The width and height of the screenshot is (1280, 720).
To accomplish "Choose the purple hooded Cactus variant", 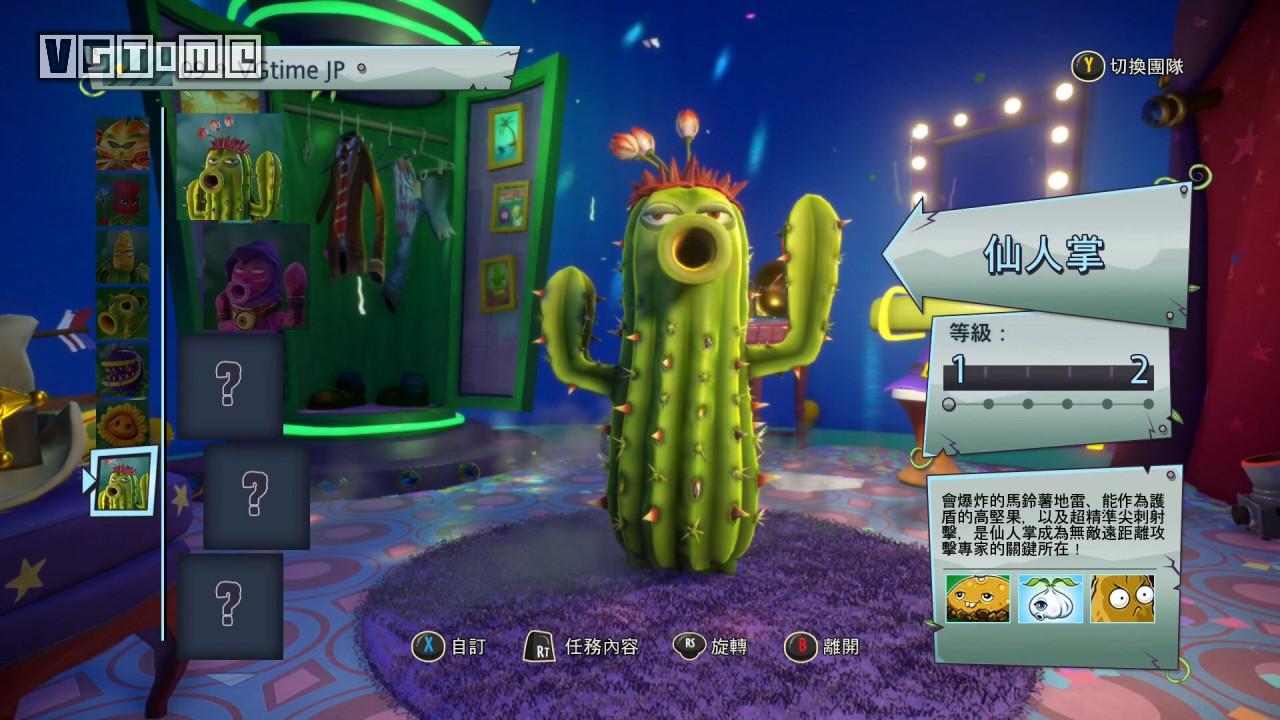I will click(x=256, y=277).
